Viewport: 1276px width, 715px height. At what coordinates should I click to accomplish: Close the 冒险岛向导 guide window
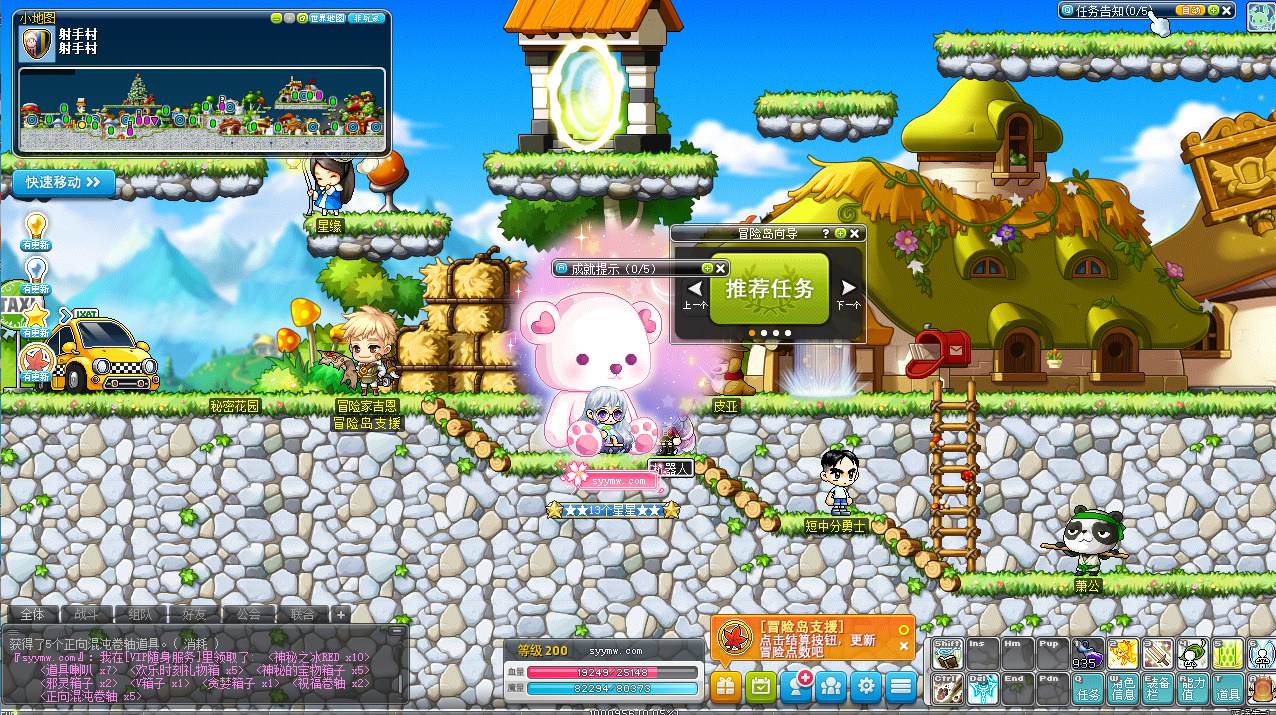pos(855,233)
